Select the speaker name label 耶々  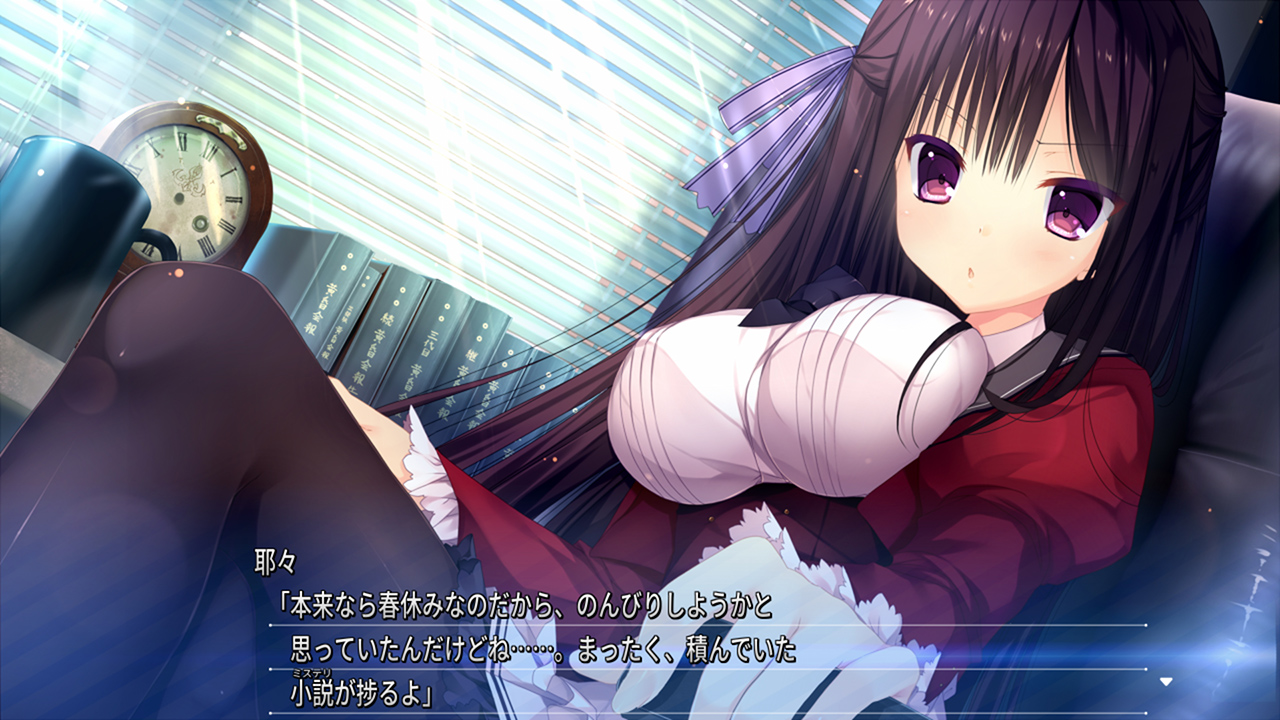pyautogui.click(x=273, y=561)
